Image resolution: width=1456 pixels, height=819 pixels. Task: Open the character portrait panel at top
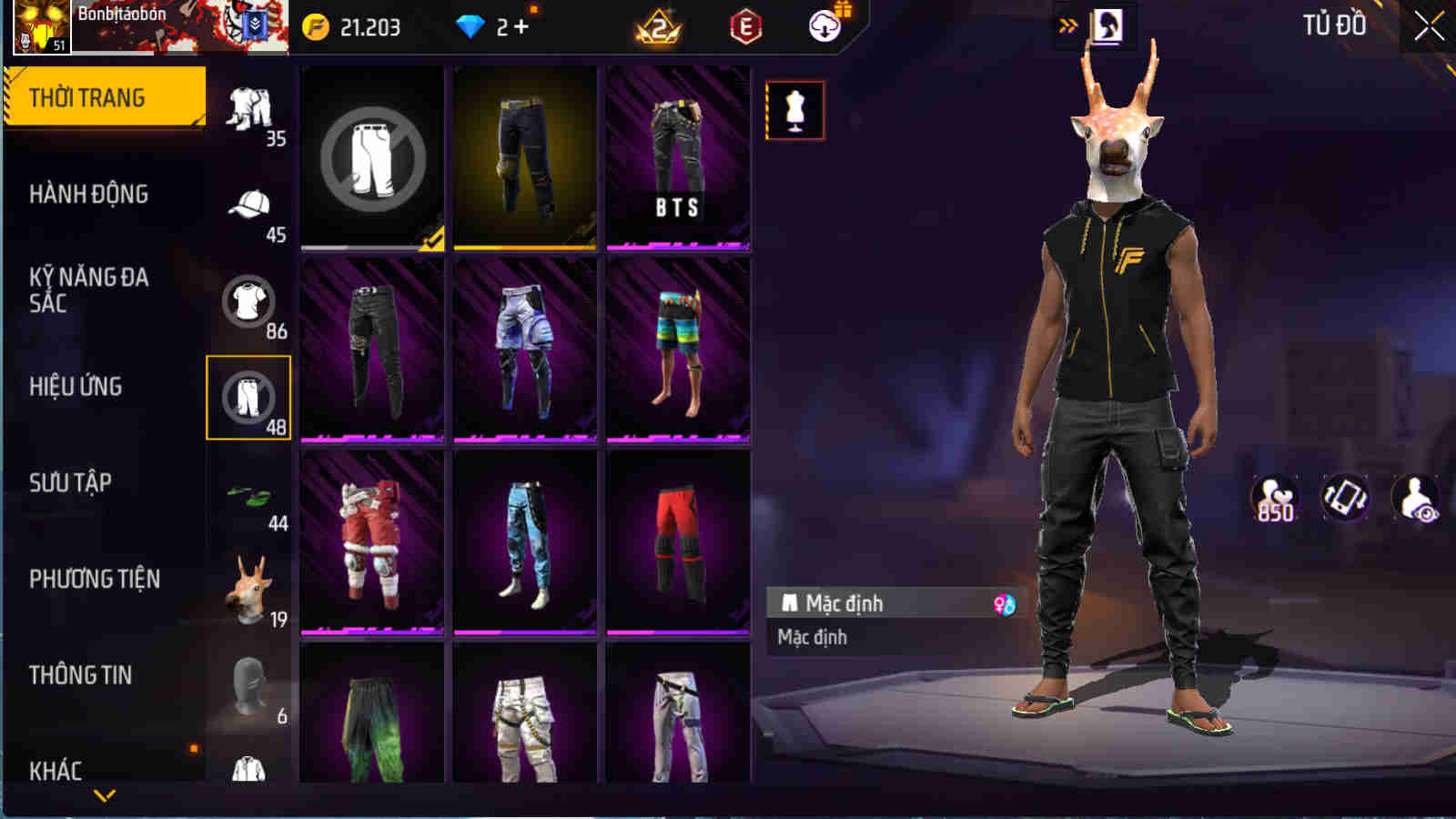(1106, 25)
